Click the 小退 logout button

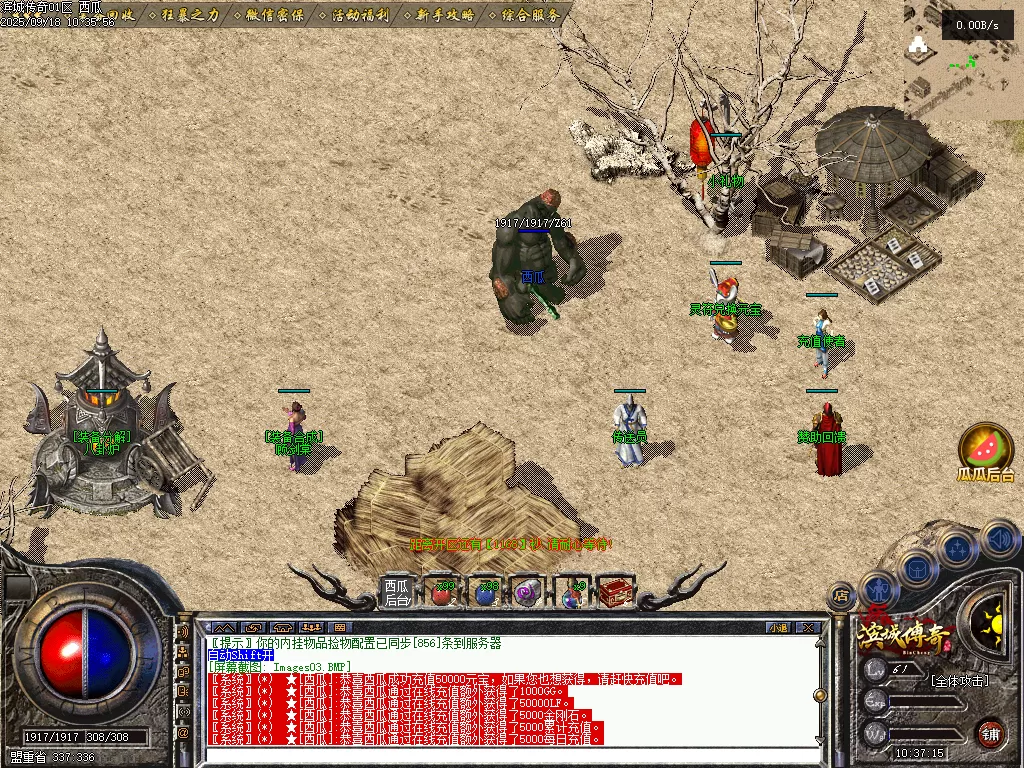pyautogui.click(x=777, y=628)
